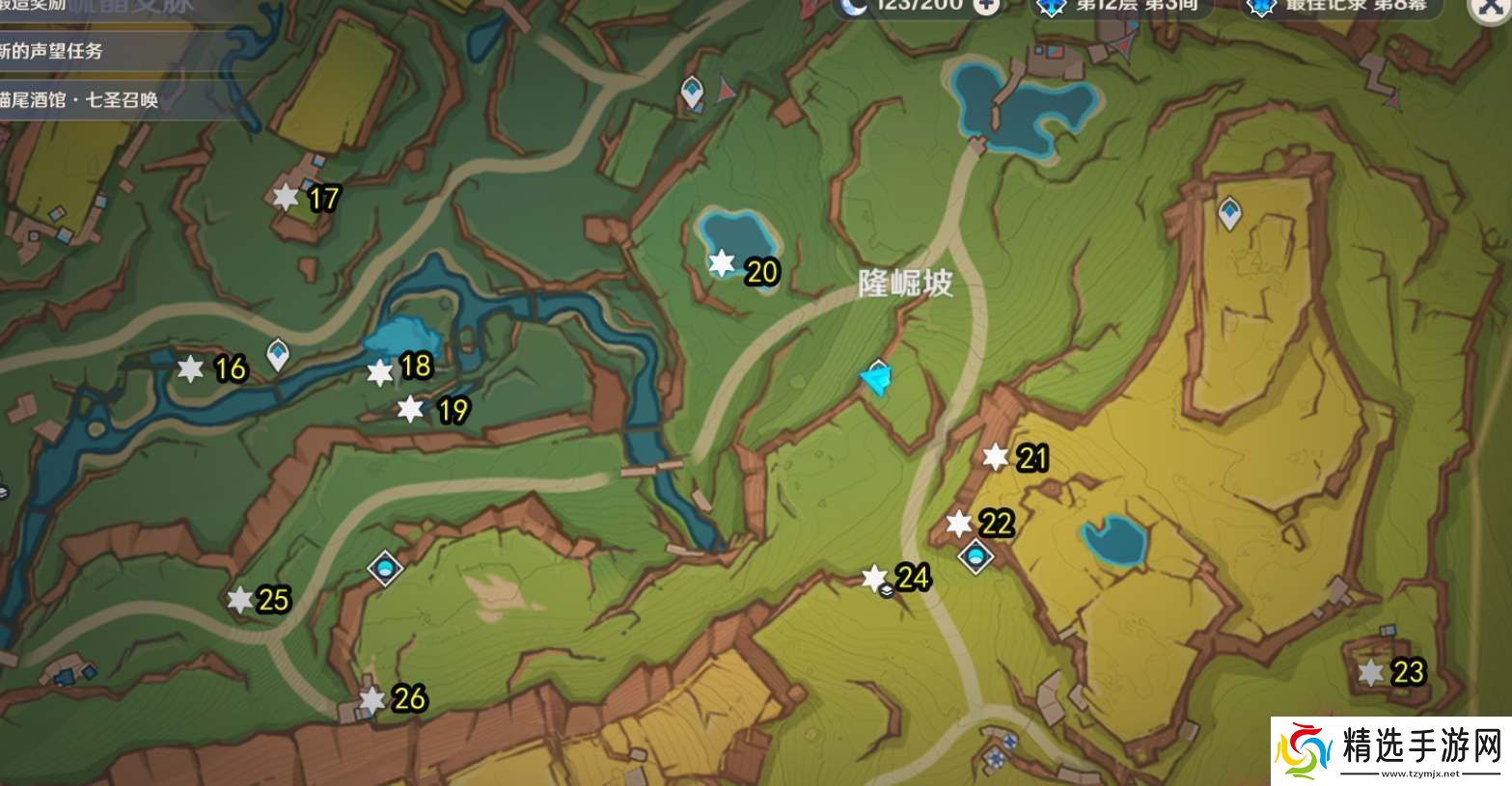Select the star marker numbered 24

coord(873,578)
